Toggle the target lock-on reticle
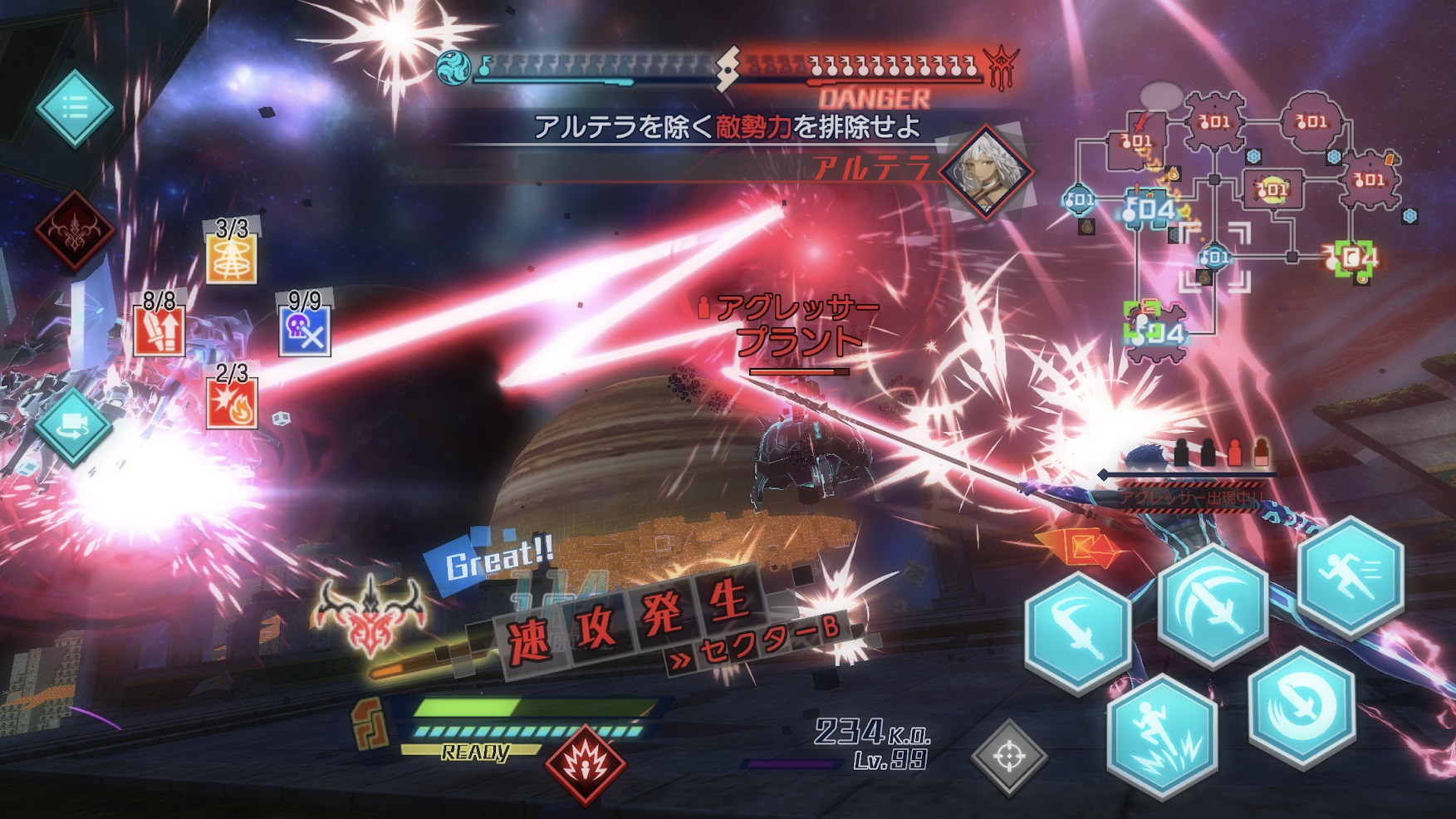The image size is (1456, 819). tap(1011, 755)
